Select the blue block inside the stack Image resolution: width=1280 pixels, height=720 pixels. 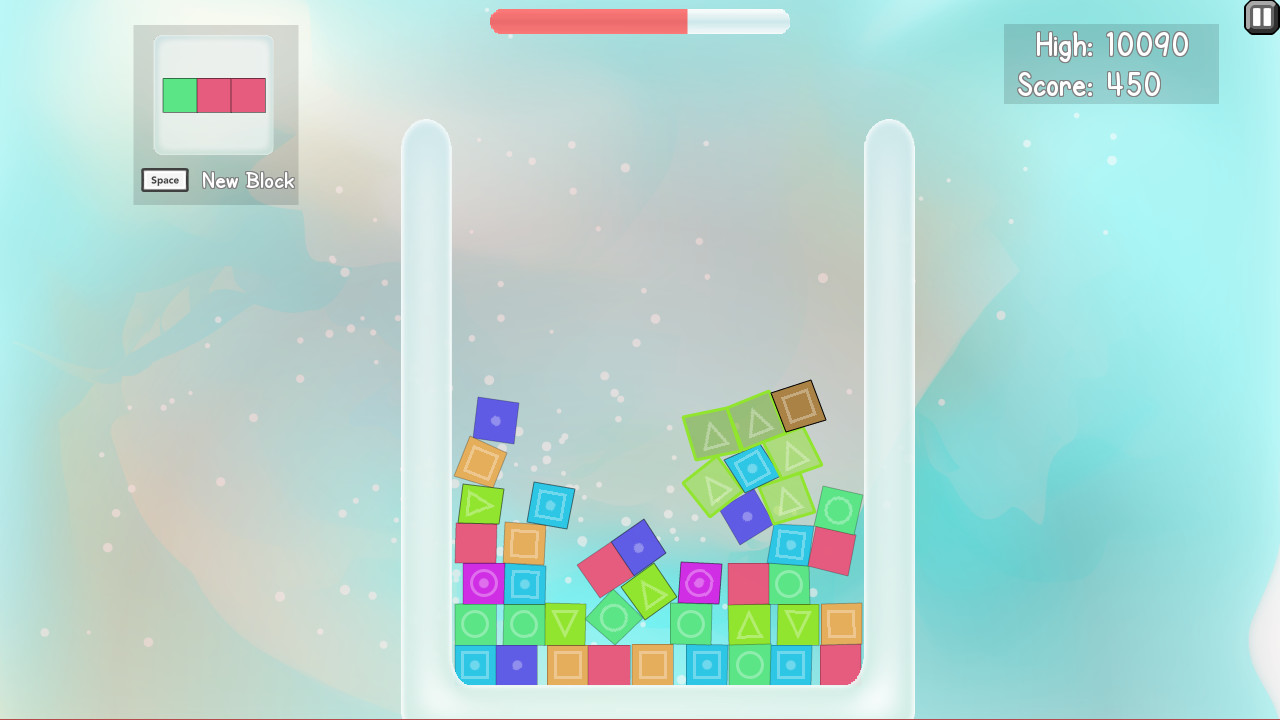pos(516,665)
